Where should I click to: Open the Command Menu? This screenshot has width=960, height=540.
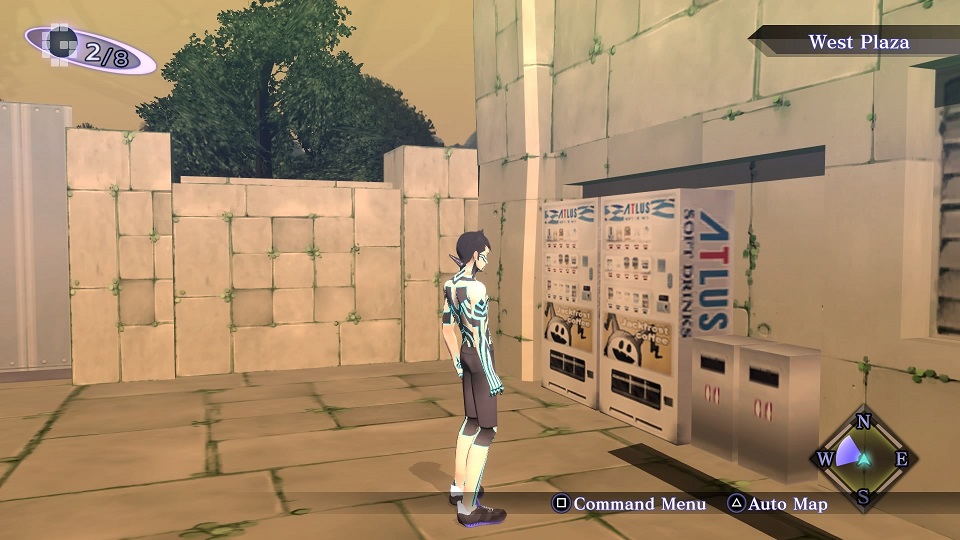(x=630, y=504)
